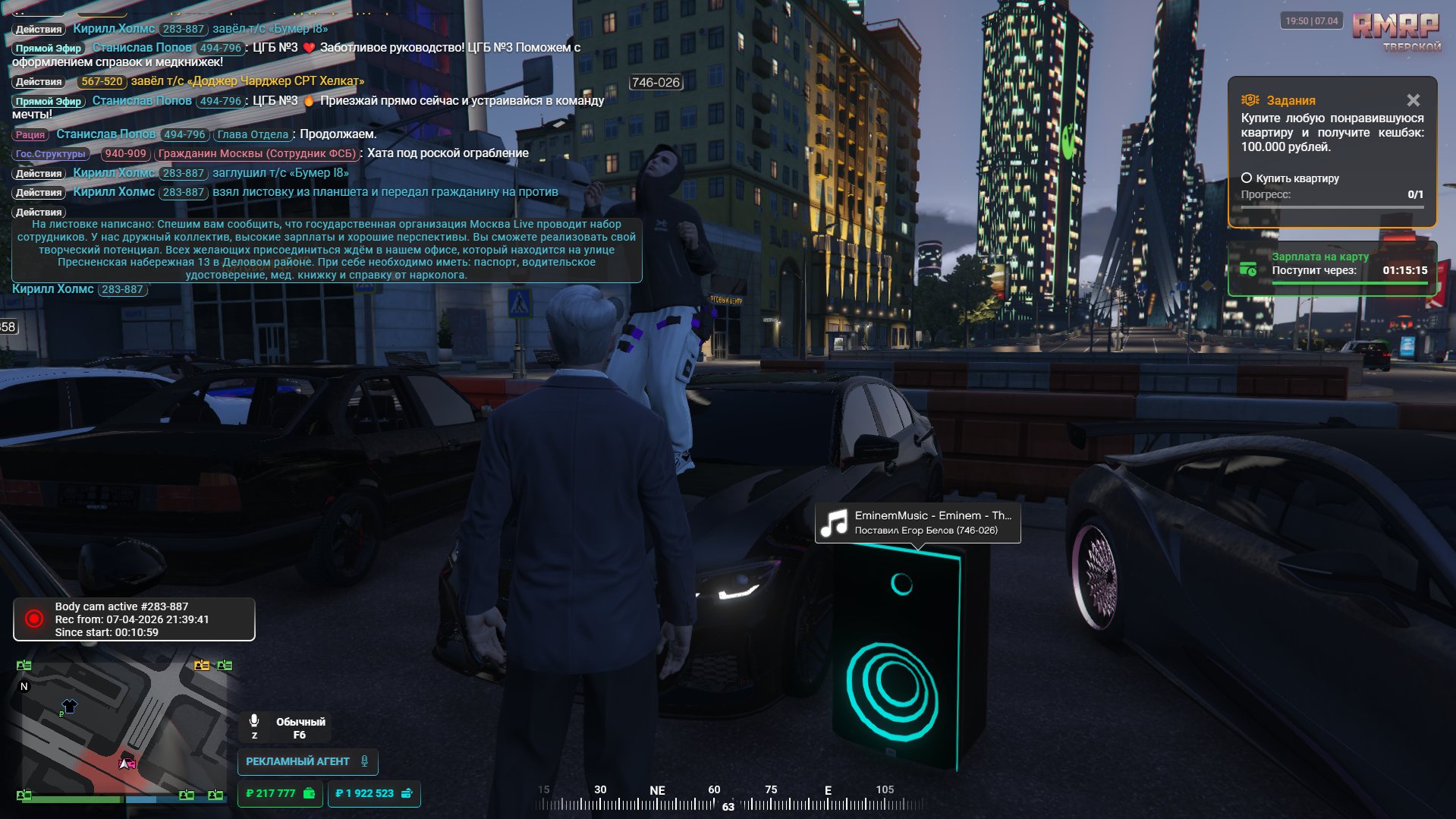Click the РЕКЛАМНЫЙ АГЕНТ radio channel button

pyautogui.click(x=307, y=761)
